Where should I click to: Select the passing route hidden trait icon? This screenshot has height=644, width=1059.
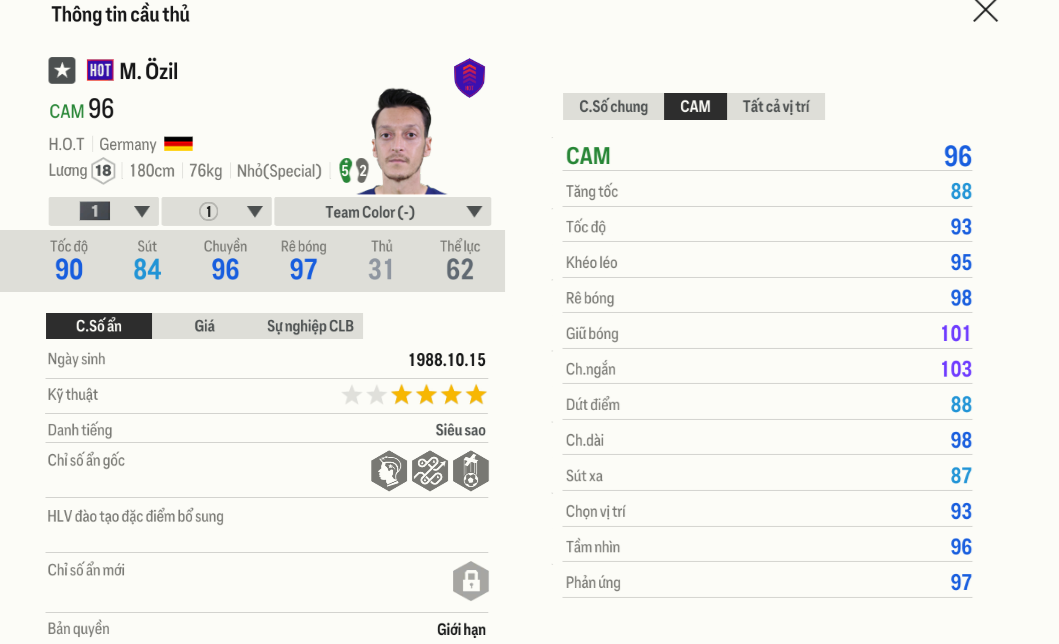[429, 470]
